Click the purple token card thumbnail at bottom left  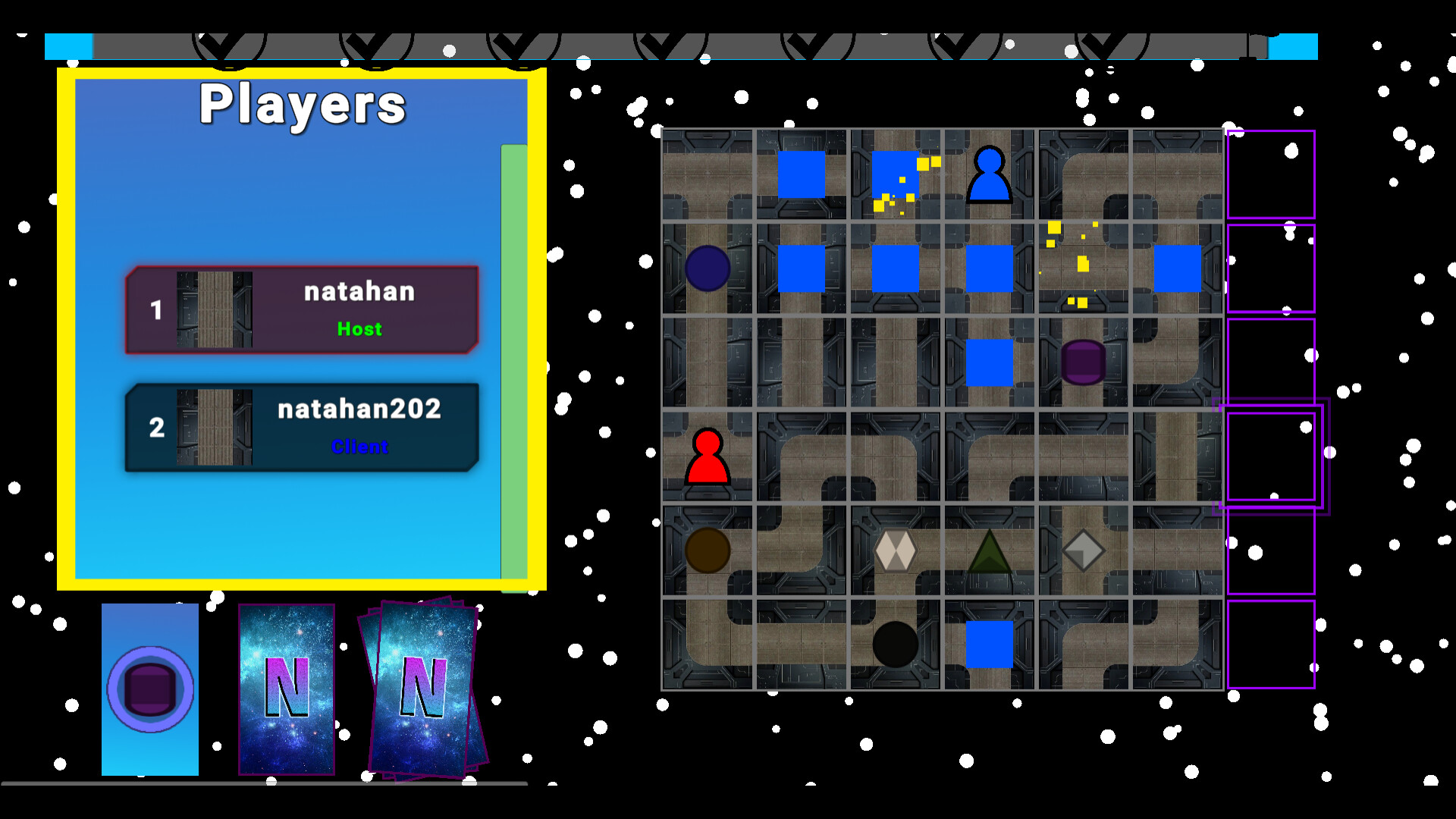click(x=149, y=689)
